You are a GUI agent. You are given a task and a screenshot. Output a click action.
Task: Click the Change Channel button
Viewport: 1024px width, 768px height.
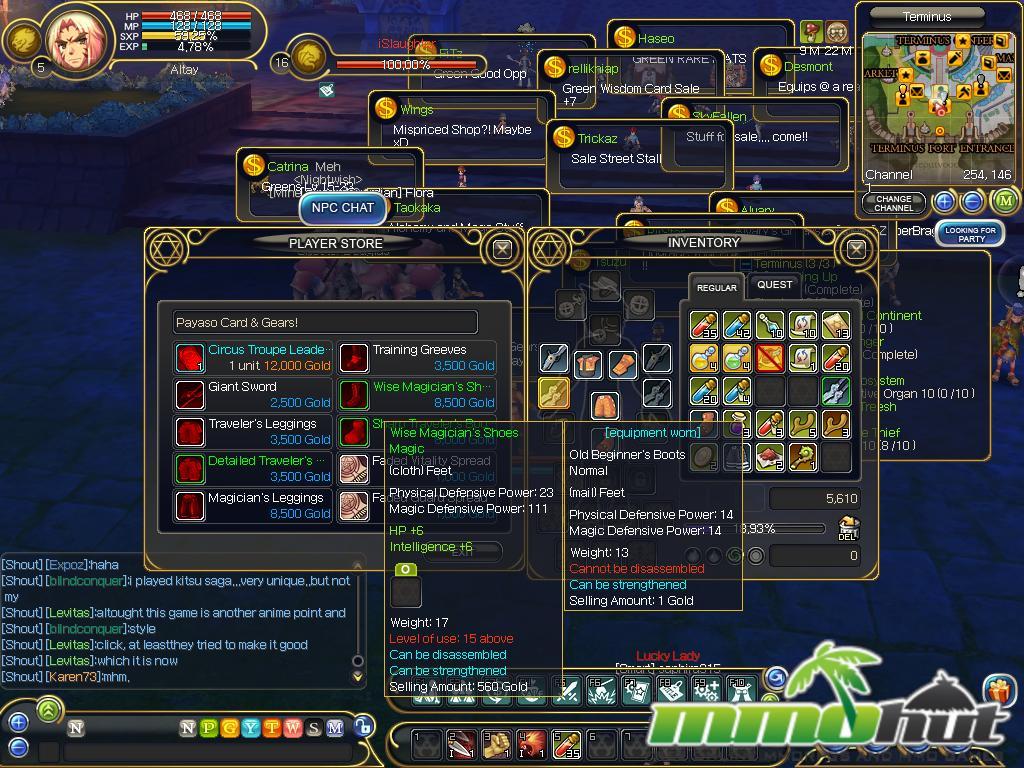click(893, 203)
